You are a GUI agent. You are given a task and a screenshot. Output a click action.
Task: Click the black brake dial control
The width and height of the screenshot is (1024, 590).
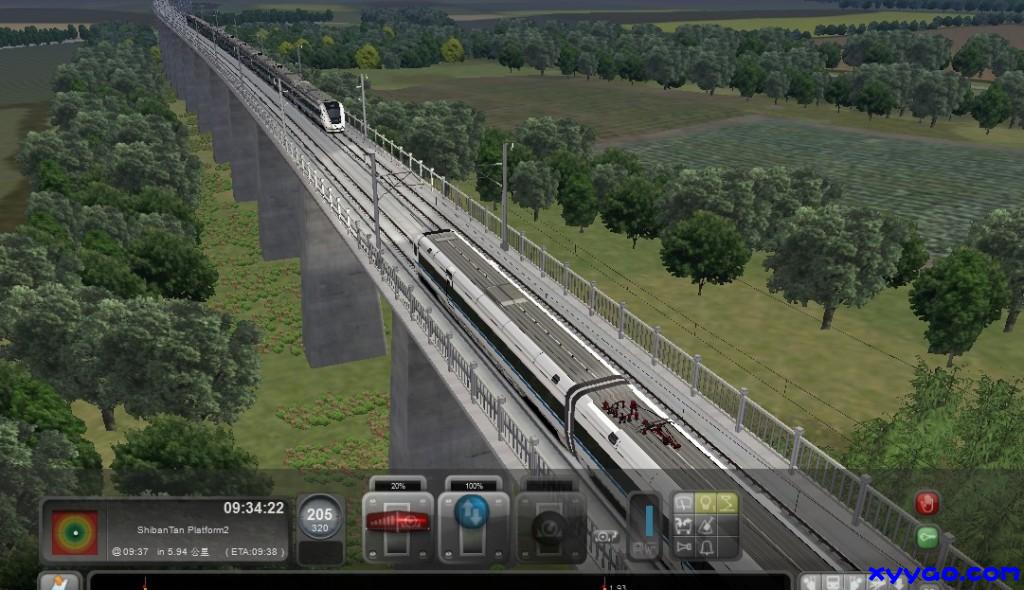click(550, 527)
